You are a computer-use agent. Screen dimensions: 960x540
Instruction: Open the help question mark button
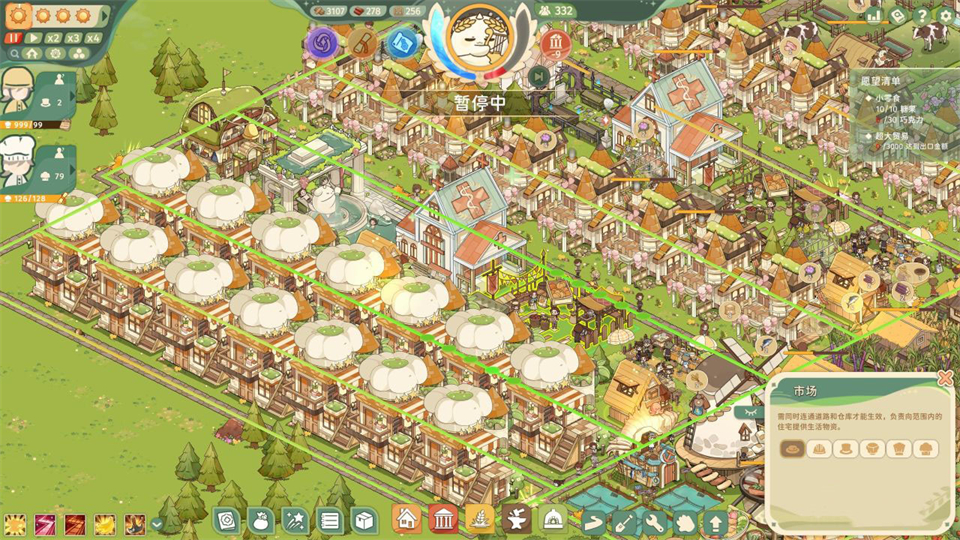pyautogui.click(x=922, y=15)
